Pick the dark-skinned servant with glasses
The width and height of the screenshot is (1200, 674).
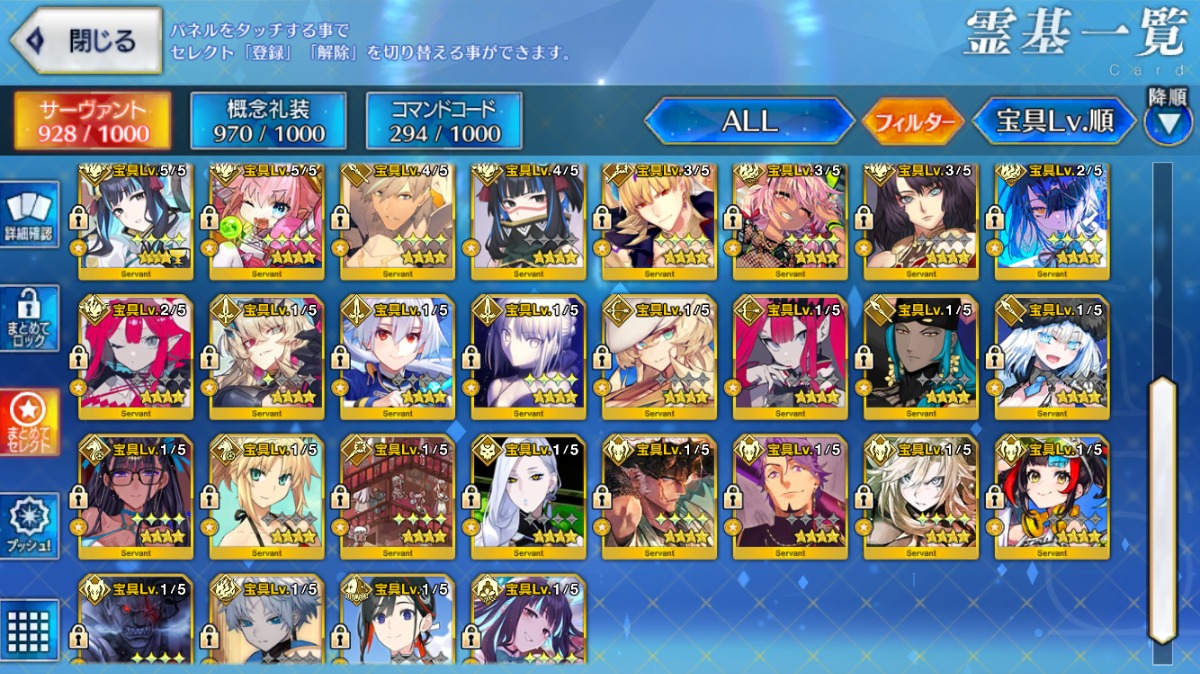point(136,496)
